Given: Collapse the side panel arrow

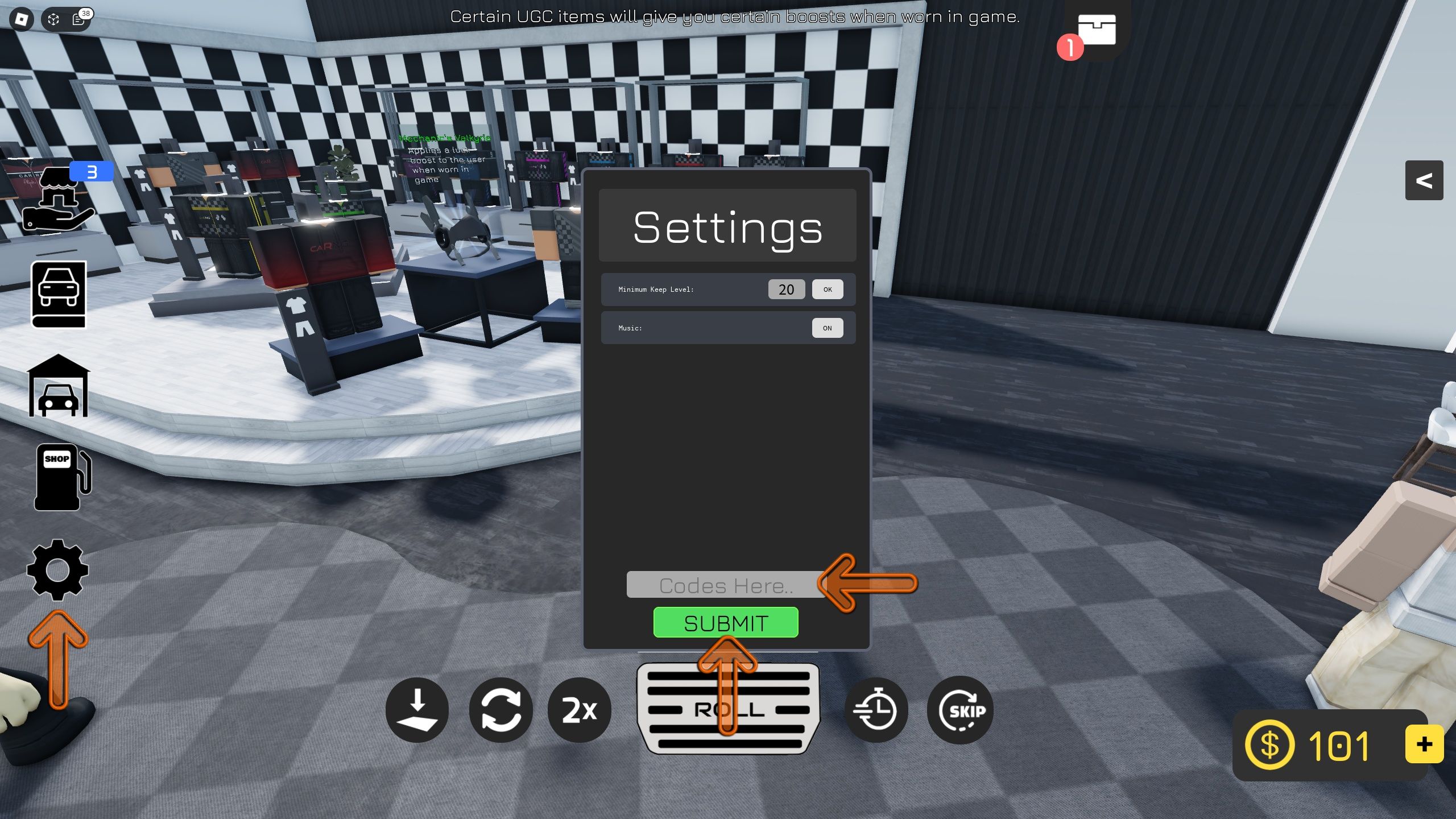Looking at the screenshot, I should pyautogui.click(x=1425, y=181).
